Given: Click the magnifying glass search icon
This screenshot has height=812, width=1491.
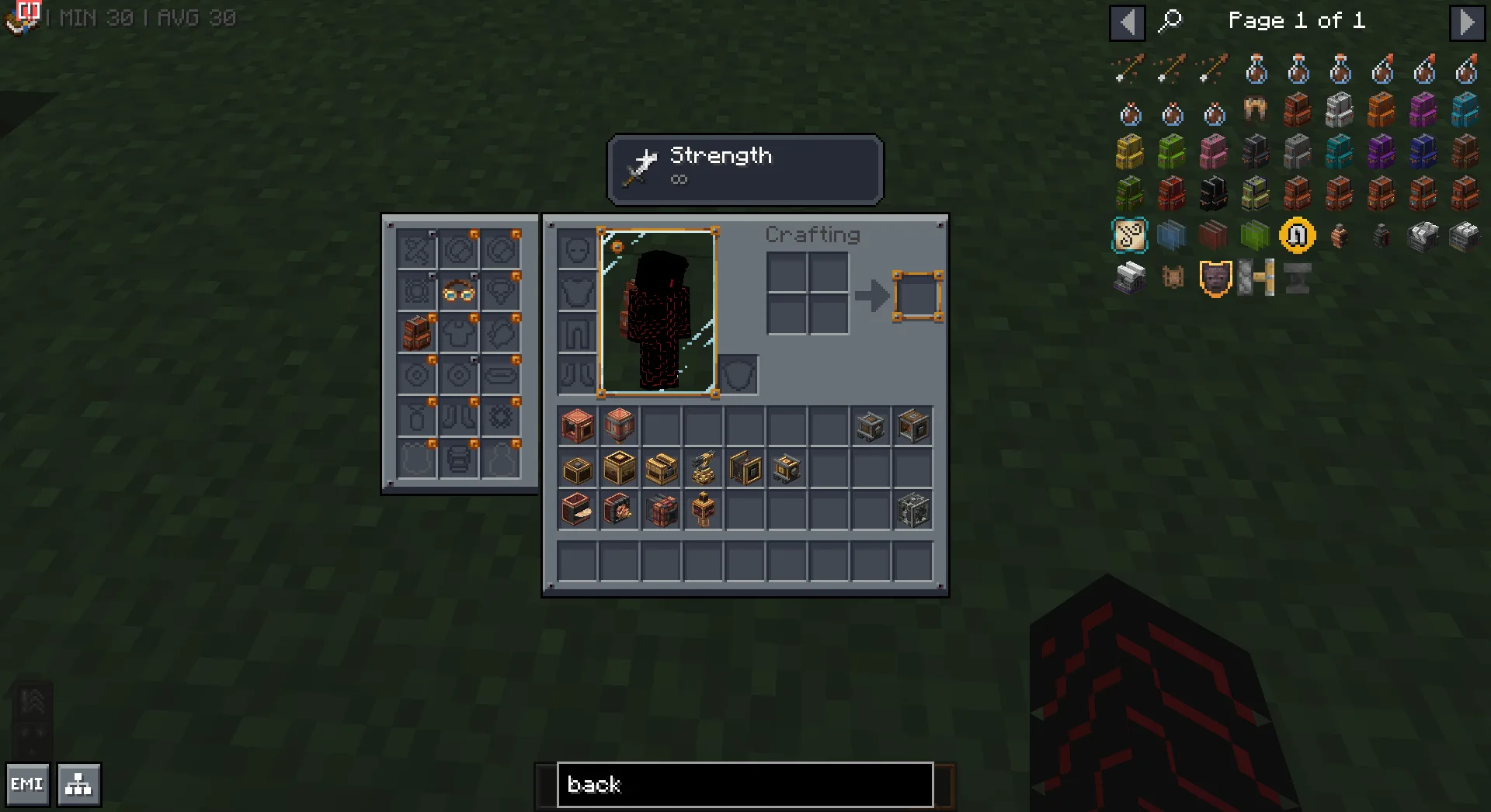Looking at the screenshot, I should 1170,21.
